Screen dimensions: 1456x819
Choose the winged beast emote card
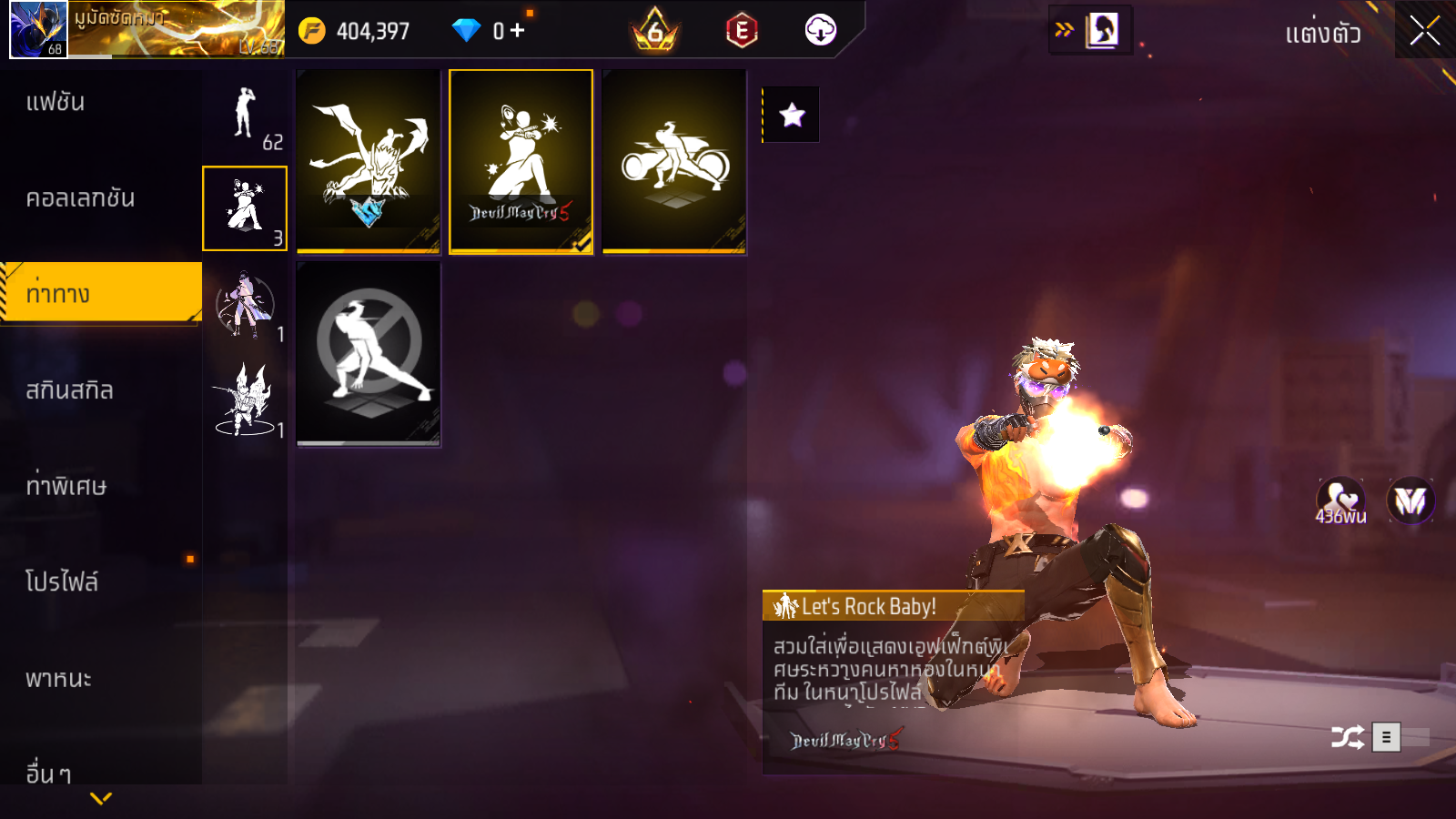[369, 162]
